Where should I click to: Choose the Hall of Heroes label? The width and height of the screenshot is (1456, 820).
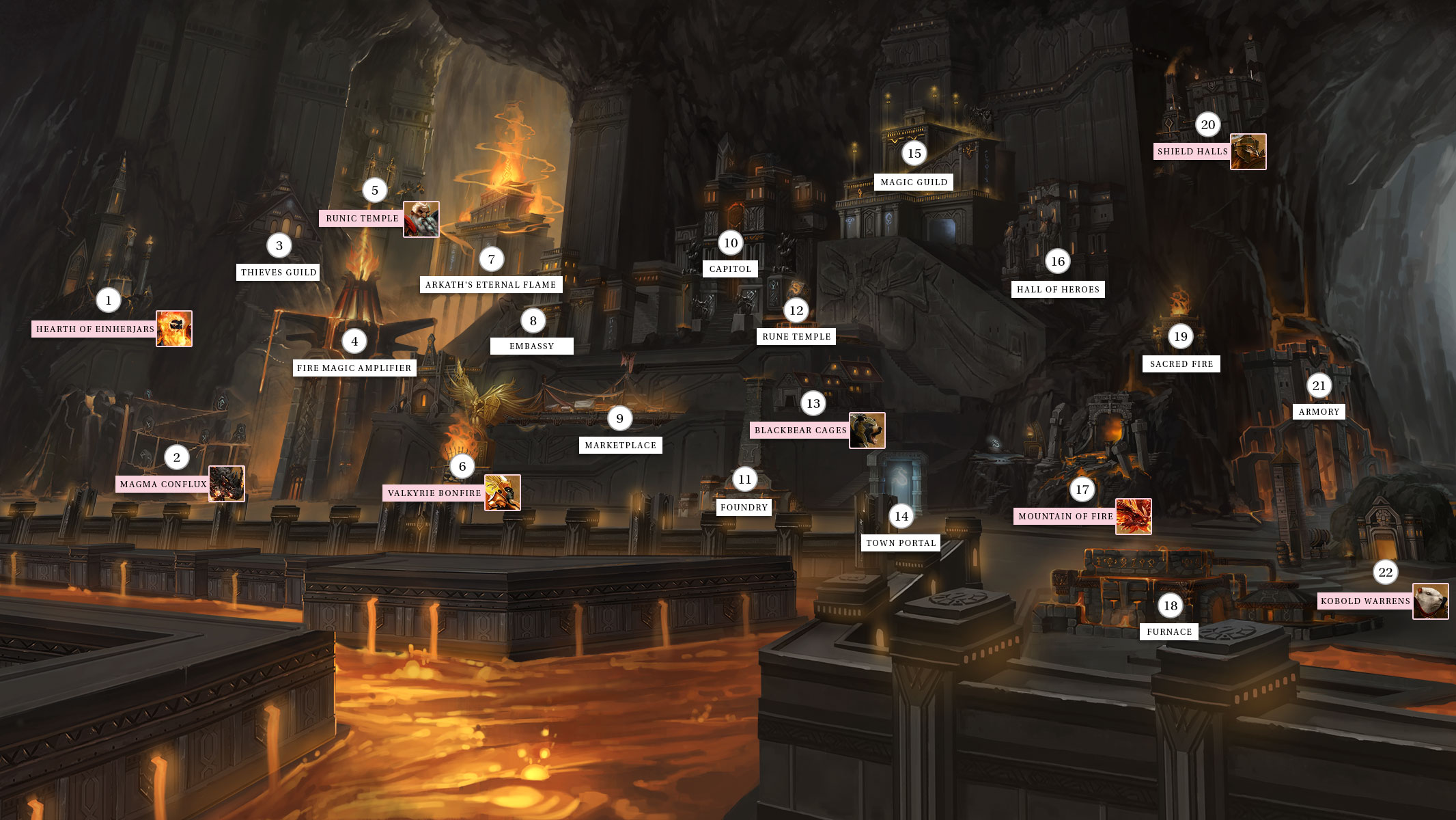(1058, 290)
